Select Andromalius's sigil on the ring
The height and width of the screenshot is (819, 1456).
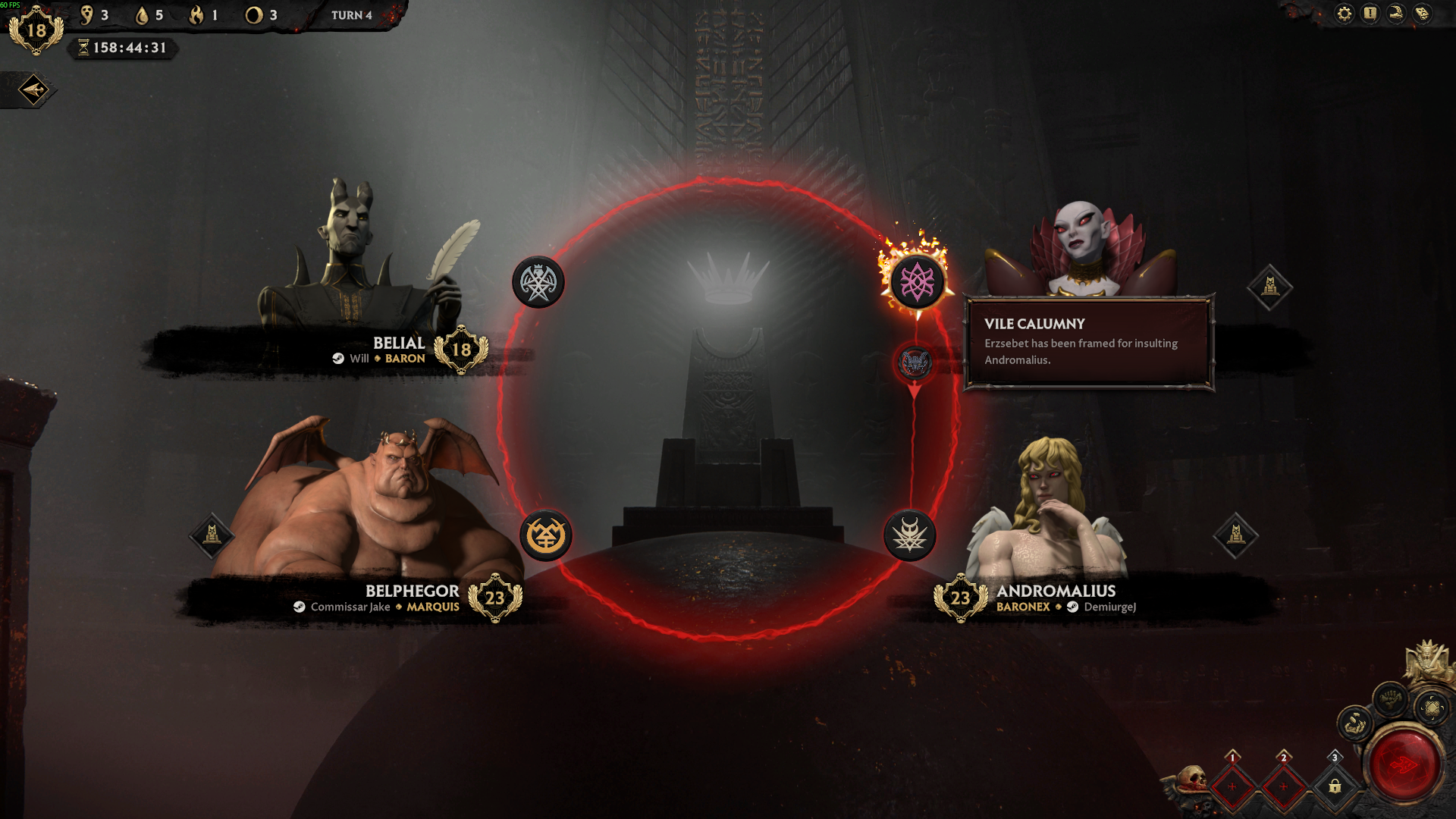(x=909, y=536)
